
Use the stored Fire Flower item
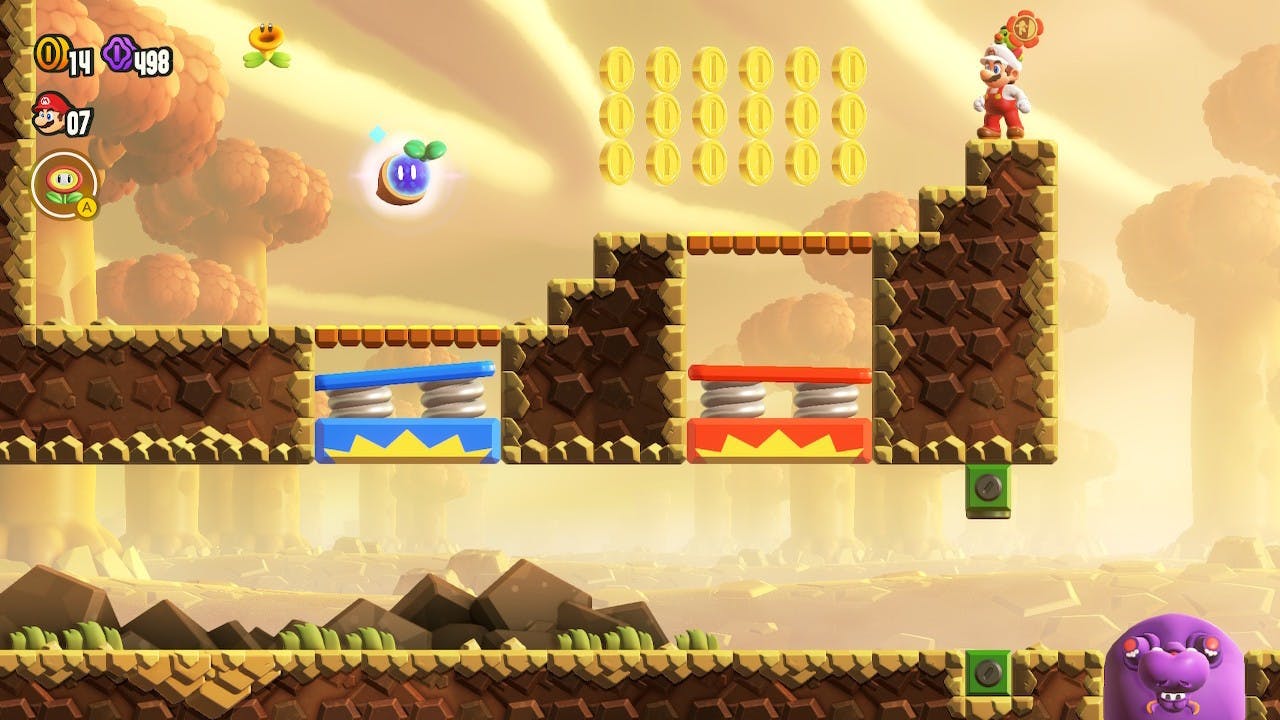(x=64, y=185)
